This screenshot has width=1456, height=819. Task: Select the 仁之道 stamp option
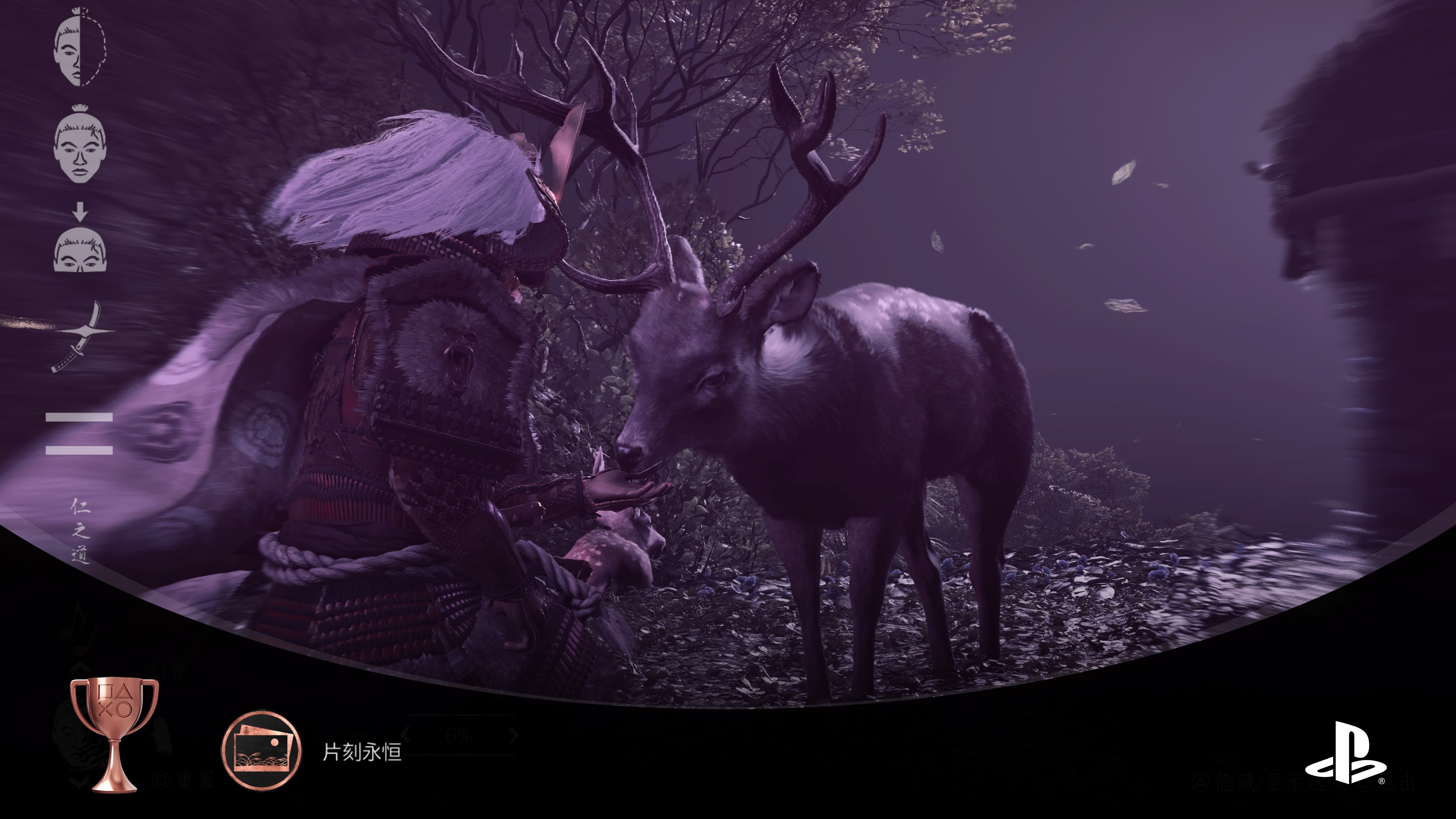pos(80,530)
